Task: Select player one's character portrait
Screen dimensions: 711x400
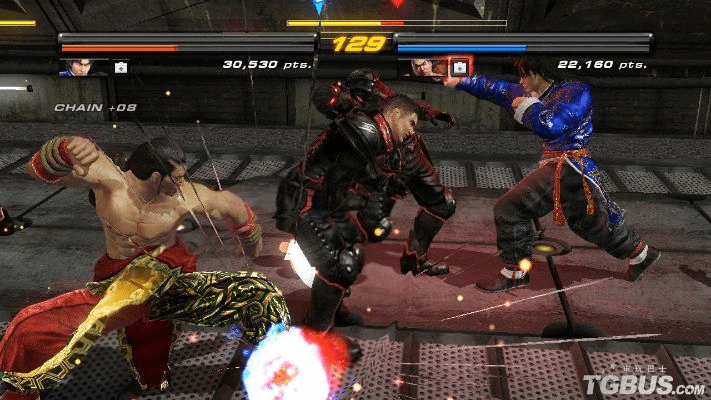Action: (83, 67)
